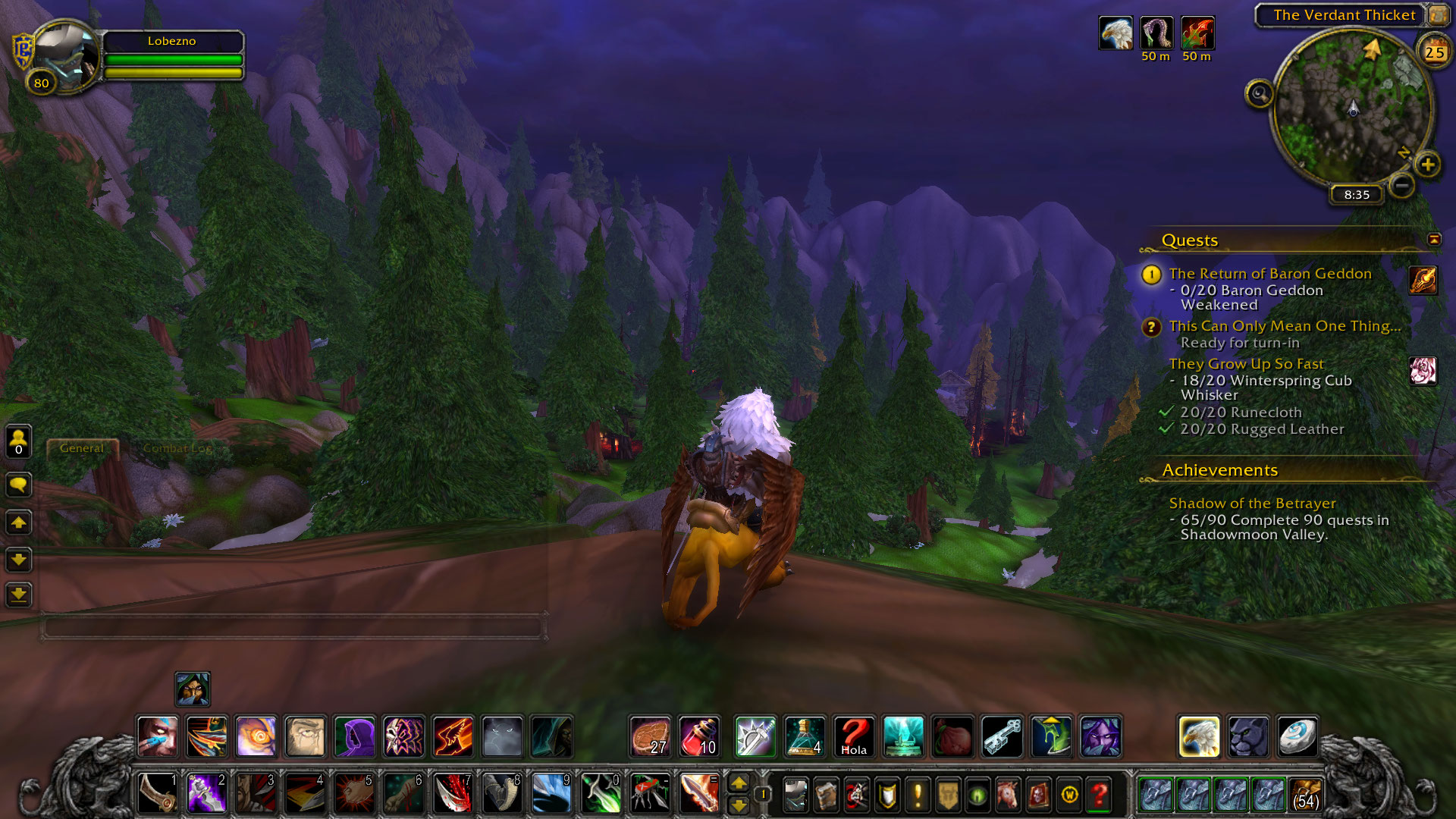1456x819 pixels.
Task: Click the Lobezno player portrait
Action: (x=65, y=55)
